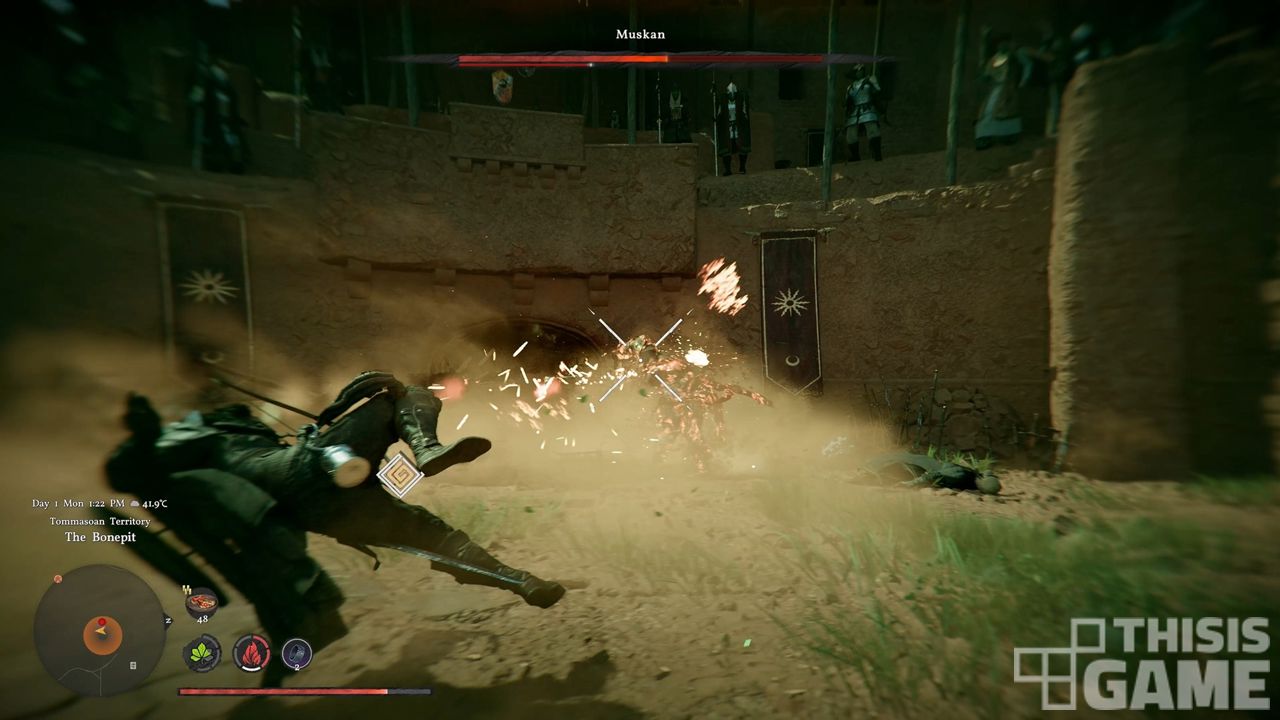Viewport: 1280px width, 720px height.
Task: Click the red enemy marker on minimap
Action: pyautogui.click(x=100, y=622)
